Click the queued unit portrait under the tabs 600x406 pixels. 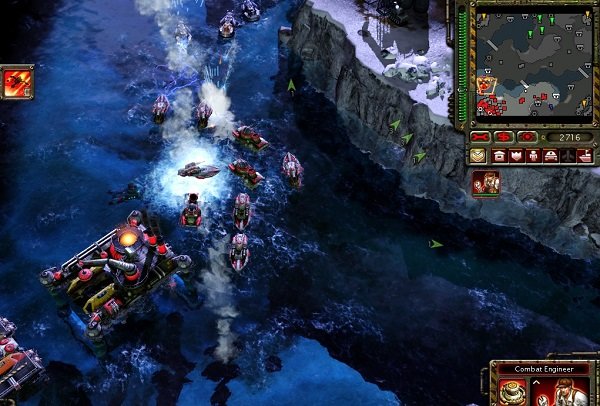485,183
